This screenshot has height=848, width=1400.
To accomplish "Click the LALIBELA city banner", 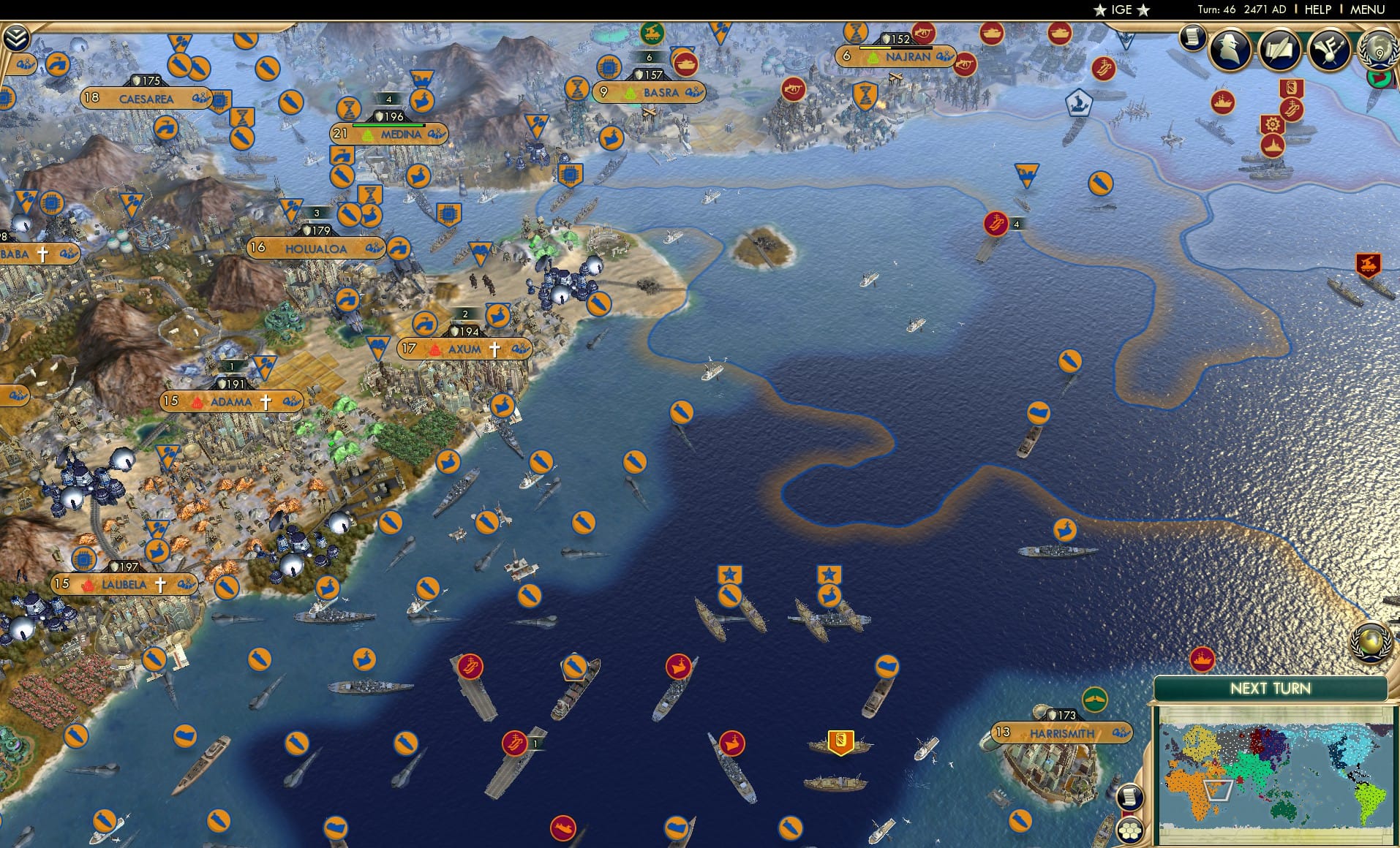I will pos(123,584).
